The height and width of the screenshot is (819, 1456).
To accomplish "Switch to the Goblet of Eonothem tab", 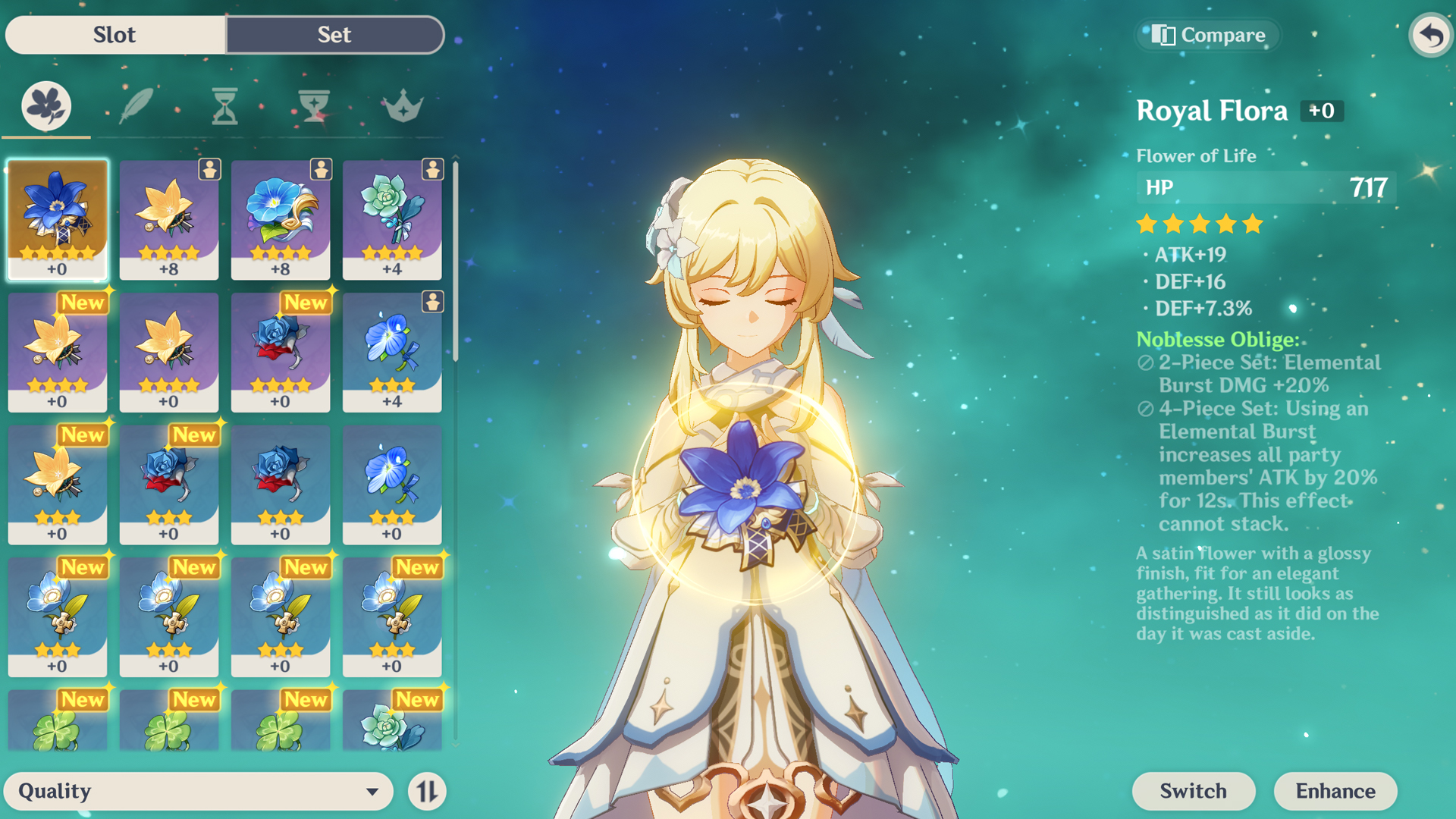I will (x=313, y=106).
